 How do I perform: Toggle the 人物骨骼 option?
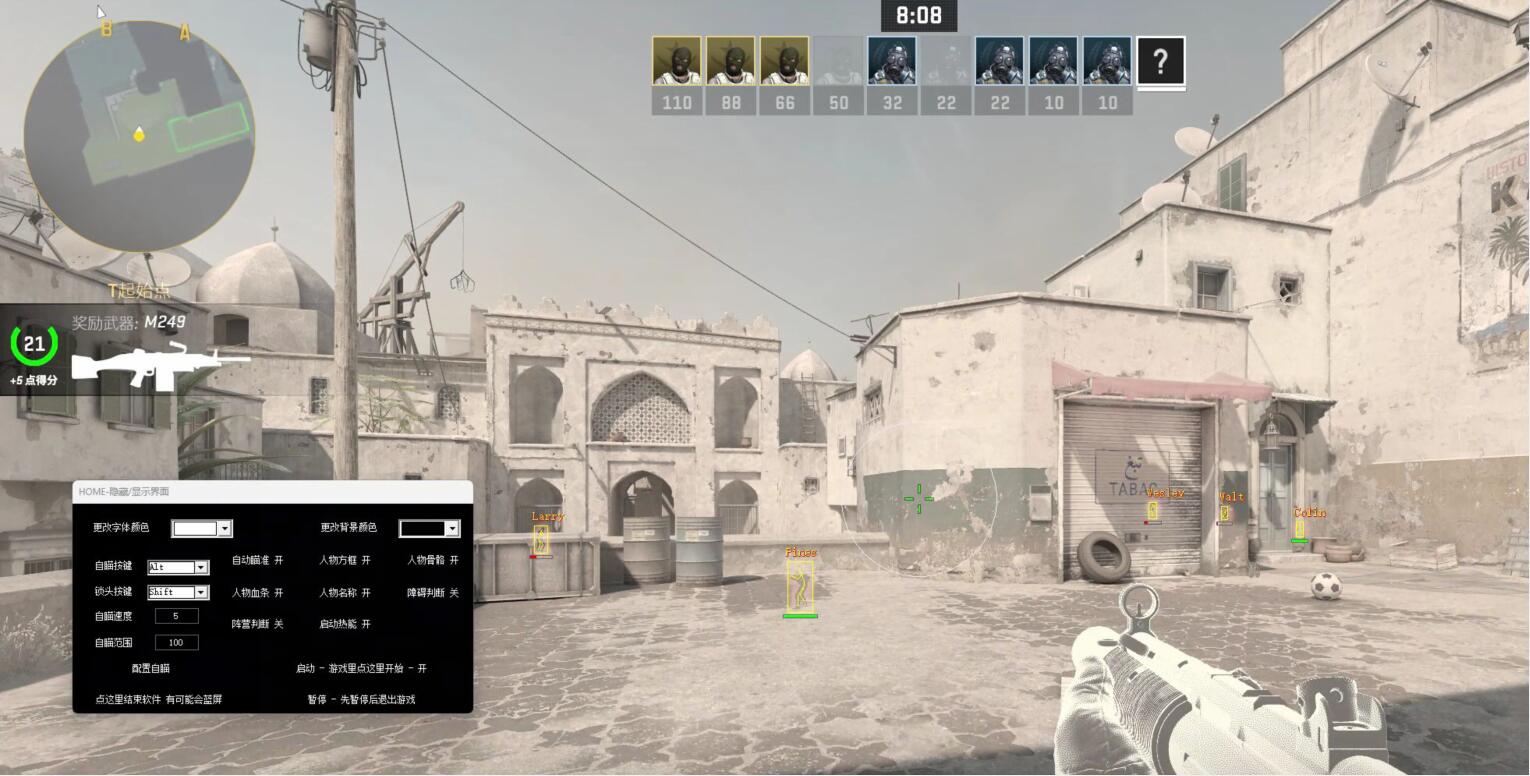coord(432,561)
